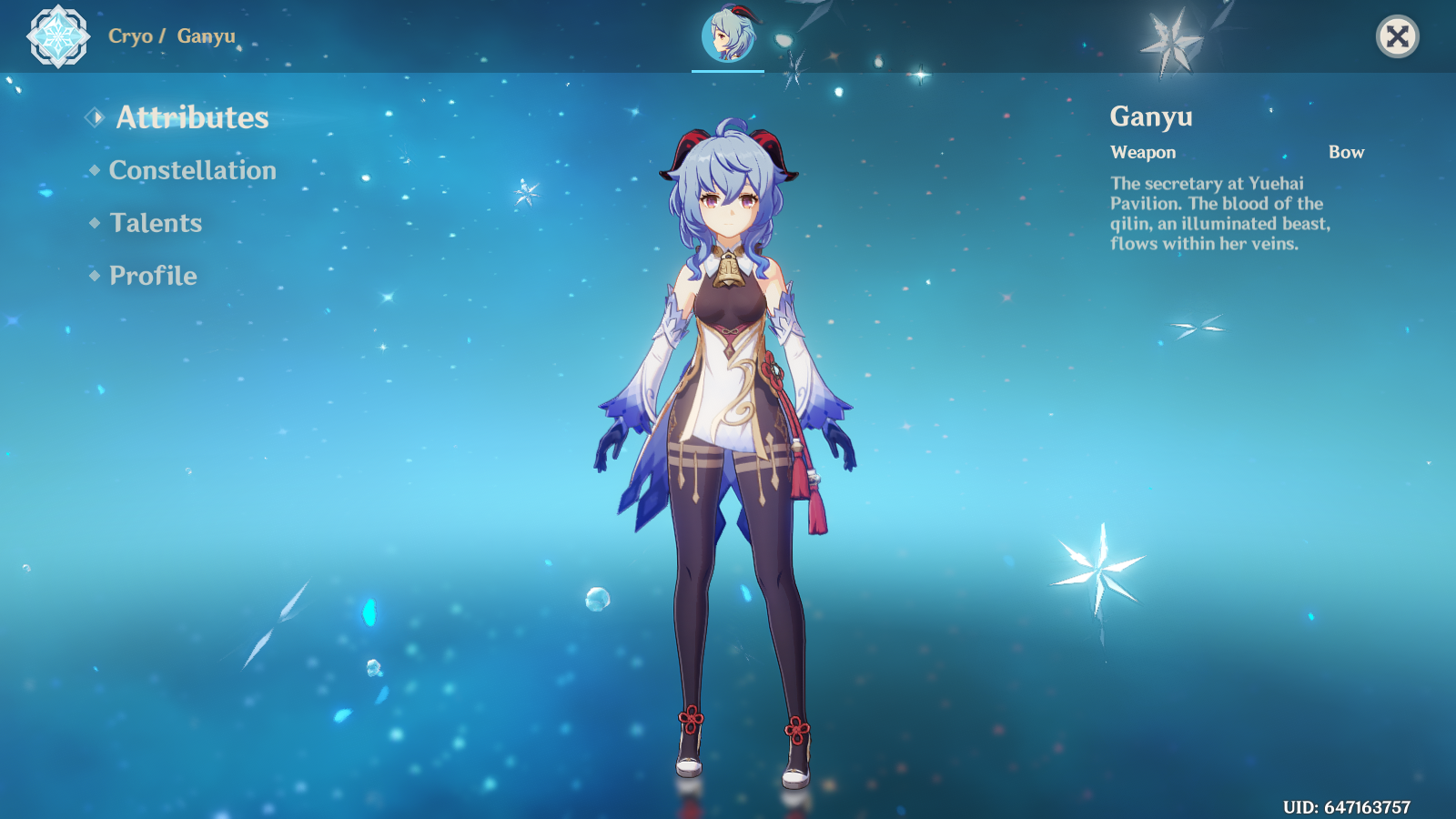The width and height of the screenshot is (1456, 819).
Task: Switch to the Constellation page
Action: tap(192, 170)
